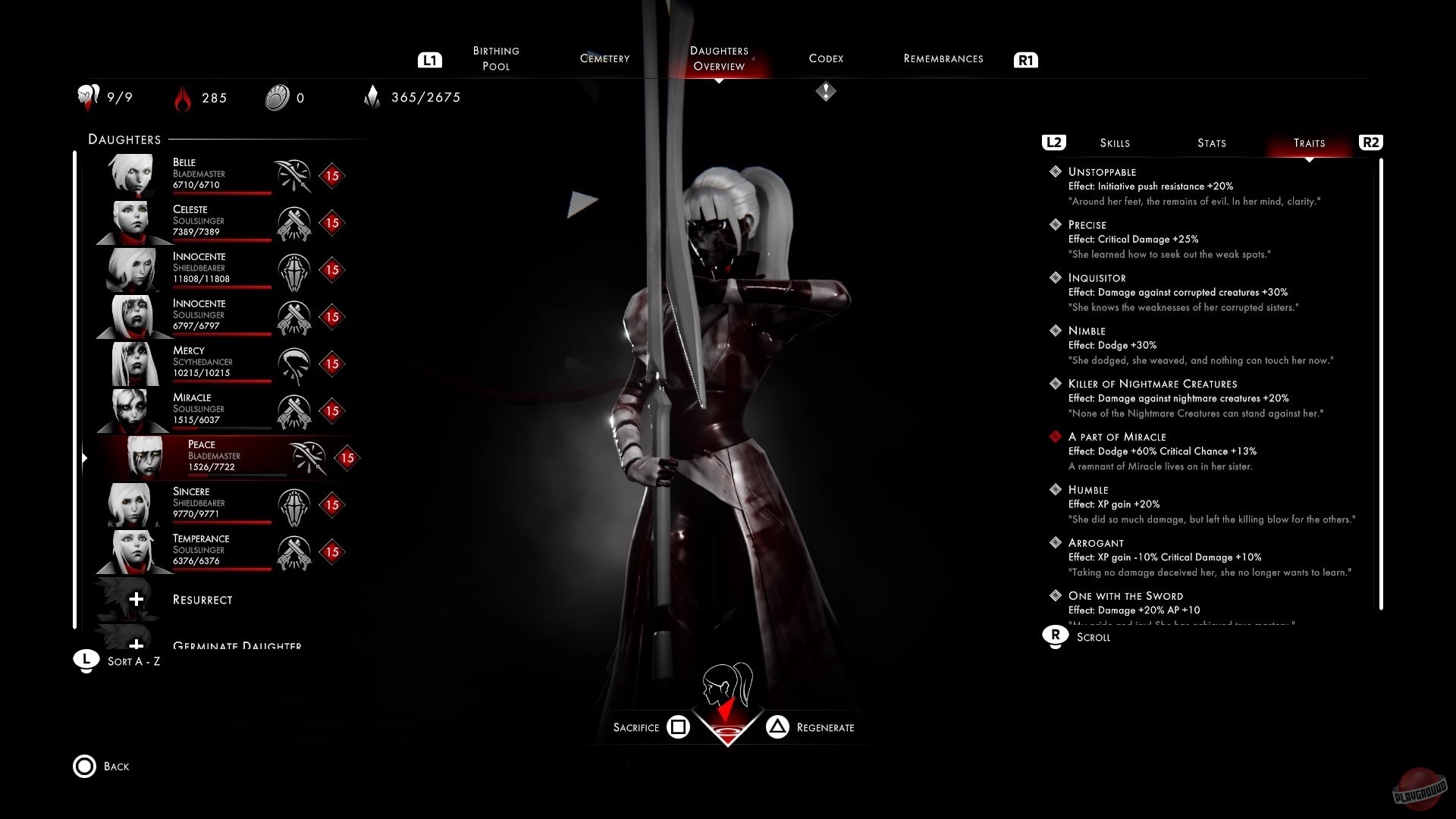
Task: Click the Soulslinger pistols icon next to Celeste
Action: (295, 222)
